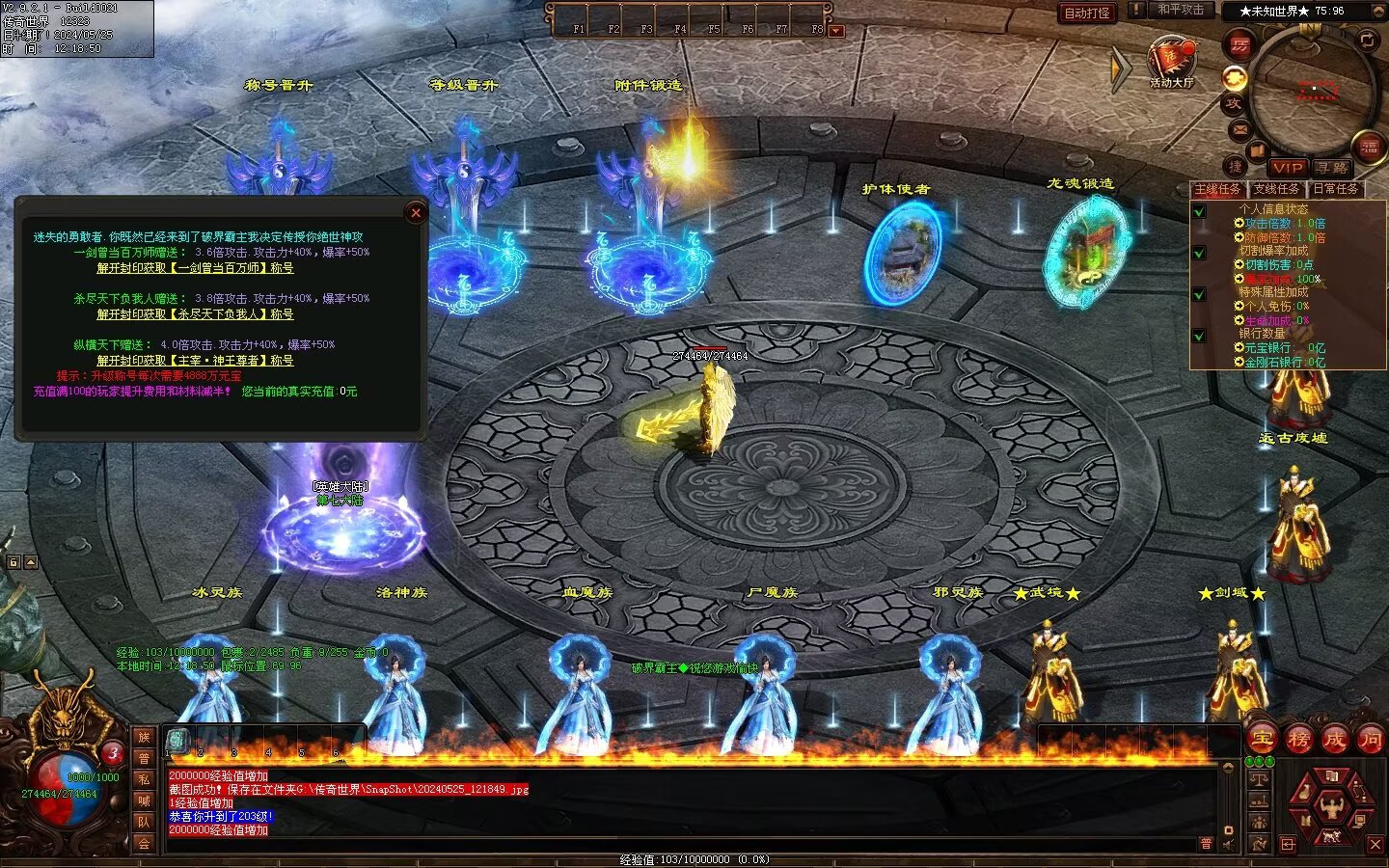Show the 日常任务 daily quest tab

[1335, 189]
